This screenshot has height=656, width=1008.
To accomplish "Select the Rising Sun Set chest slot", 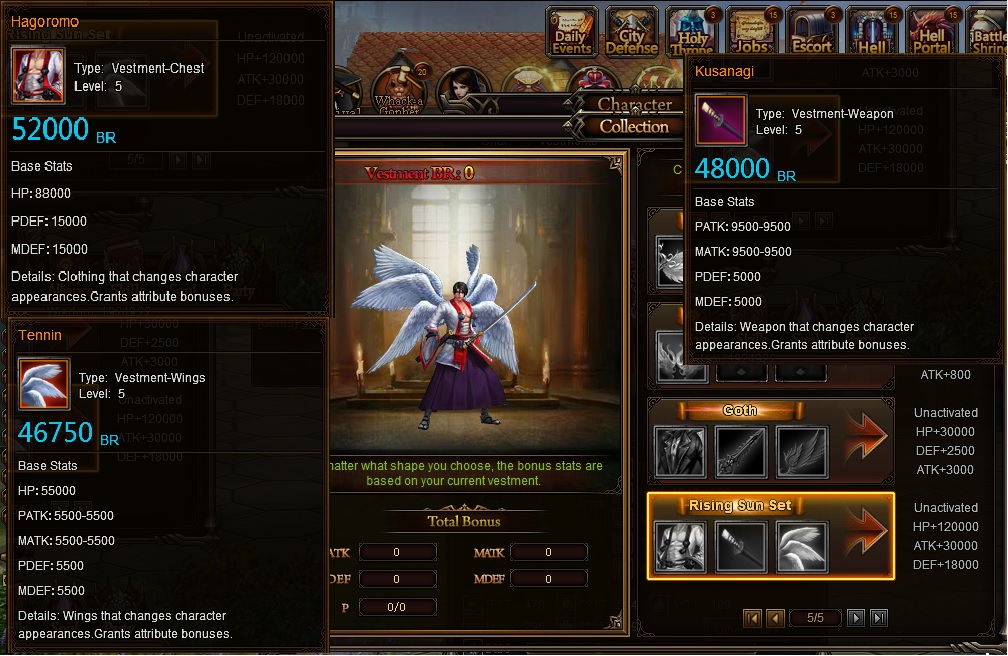I will click(680, 547).
